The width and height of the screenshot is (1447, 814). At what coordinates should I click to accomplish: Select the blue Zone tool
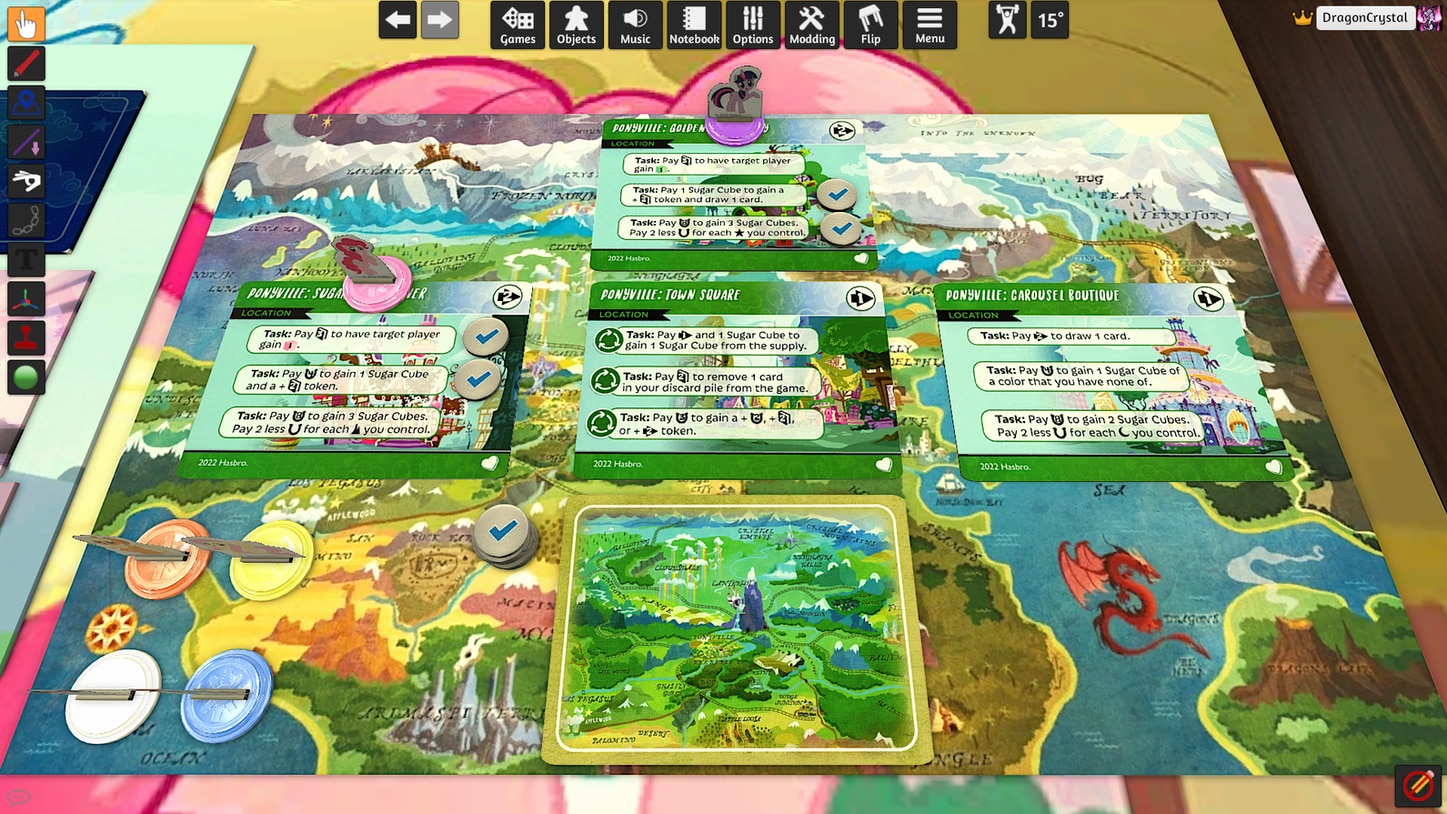pos(26,102)
